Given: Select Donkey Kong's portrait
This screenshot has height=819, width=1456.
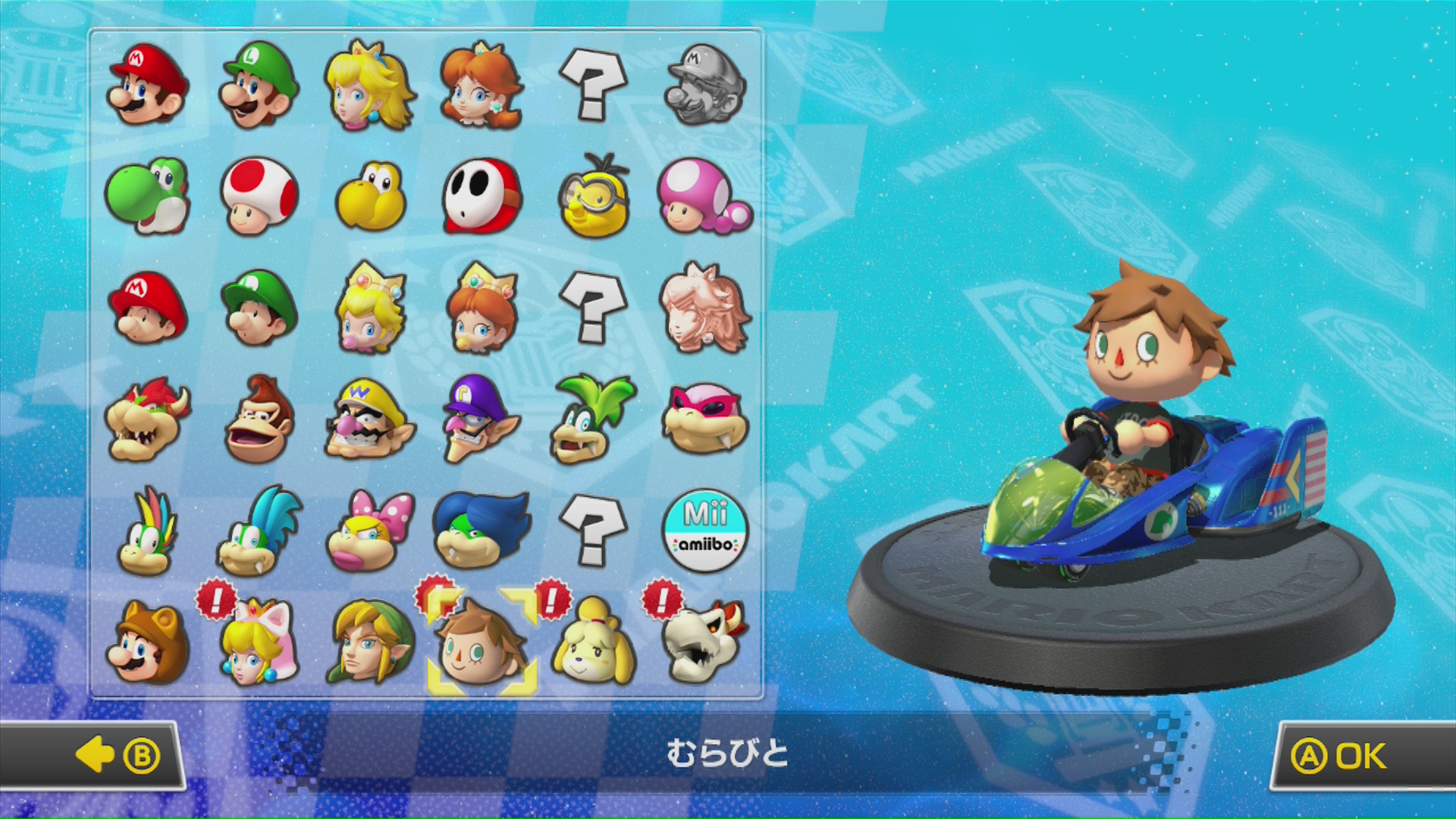Looking at the screenshot, I should [259, 419].
